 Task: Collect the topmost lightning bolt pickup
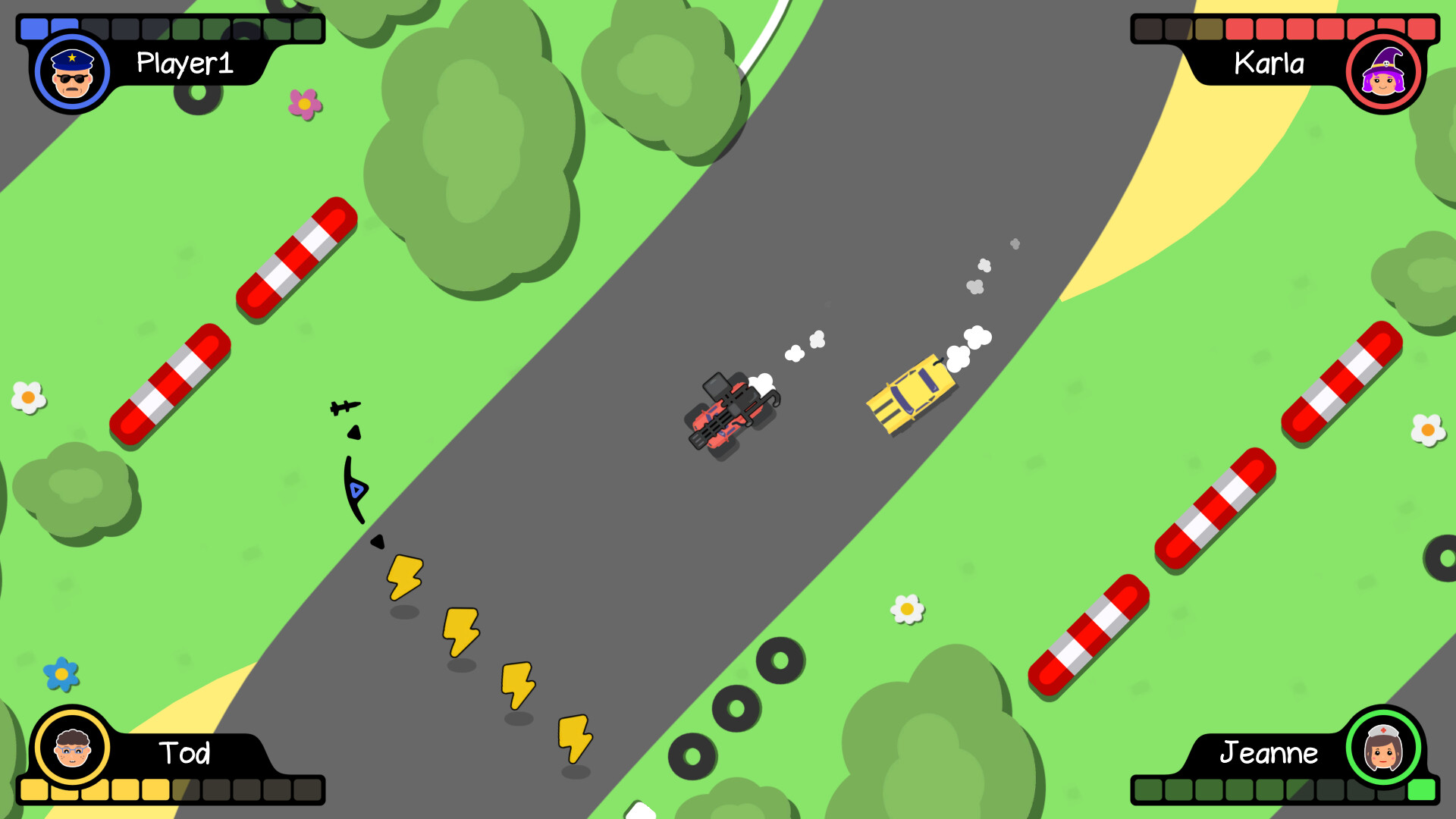[x=404, y=576]
